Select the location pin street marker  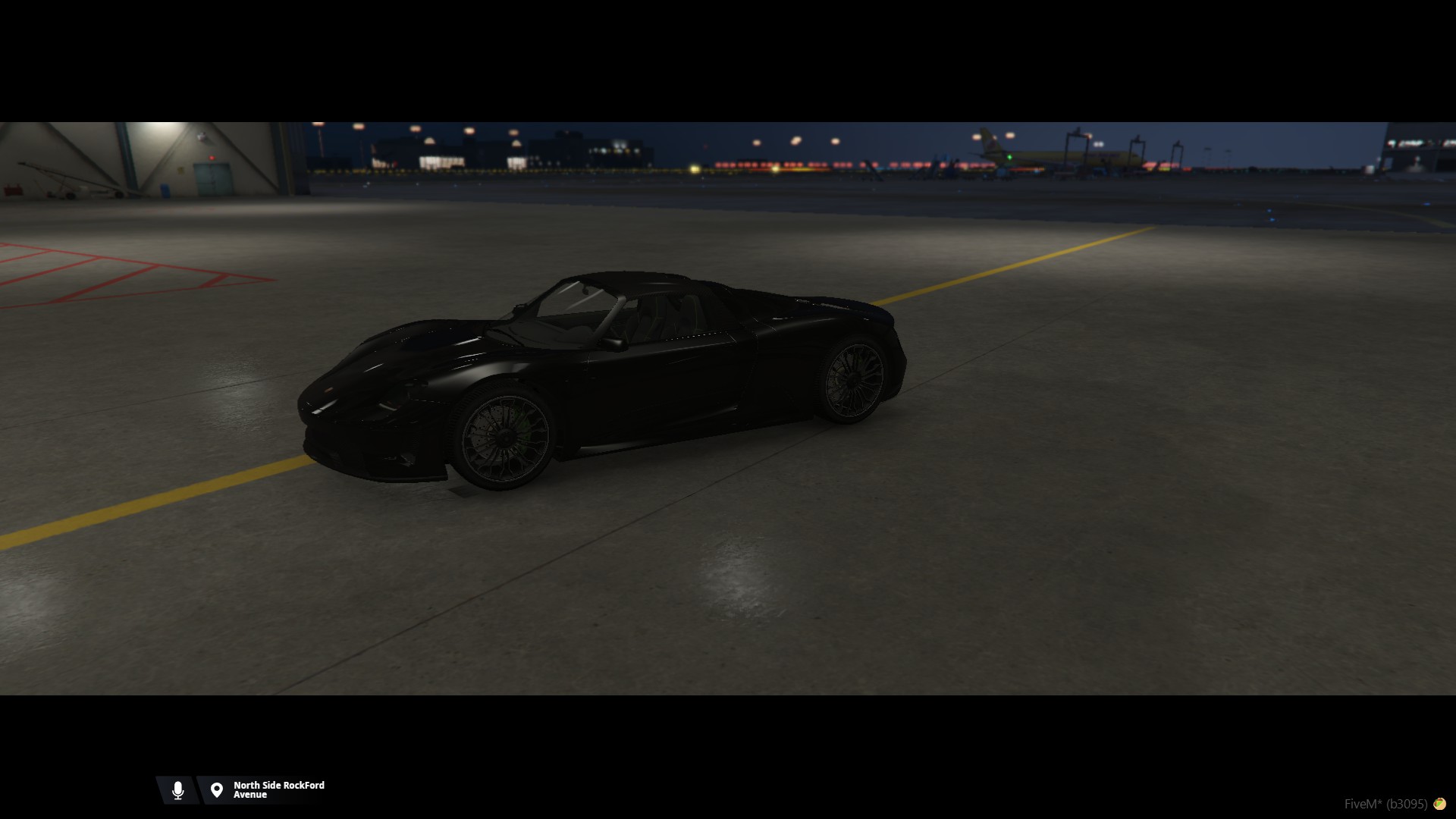tap(217, 790)
